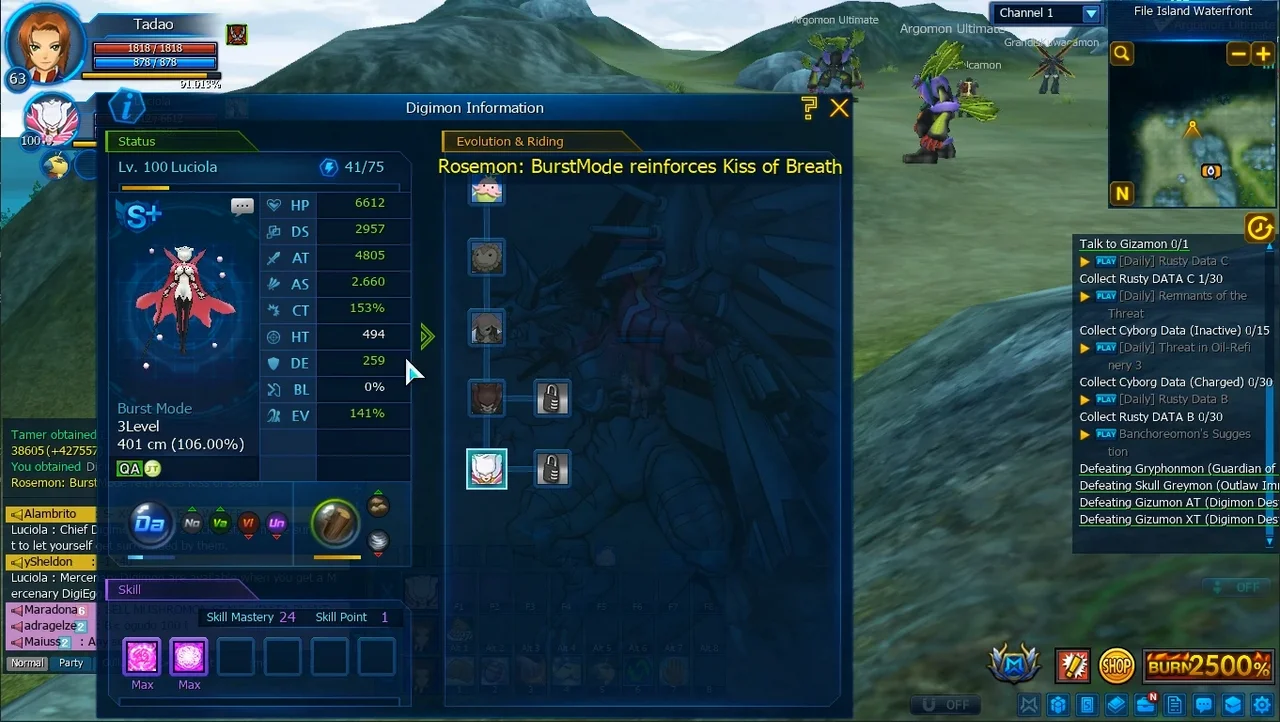
Task: Open the Defeating Gryphonmon quest link
Action: click(1177, 469)
